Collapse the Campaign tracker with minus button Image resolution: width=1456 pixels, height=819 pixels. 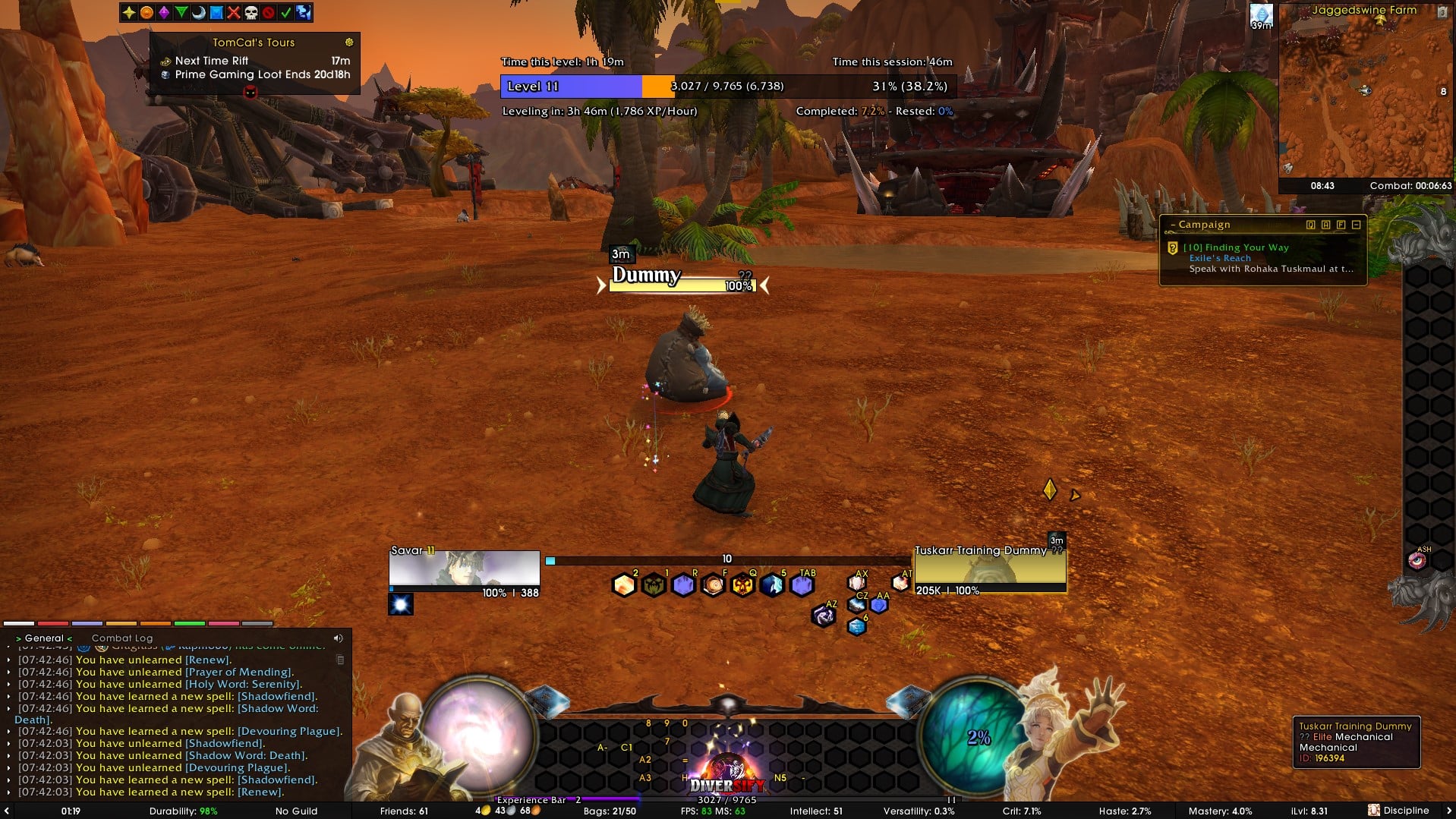pyautogui.click(x=1356, y=225)
